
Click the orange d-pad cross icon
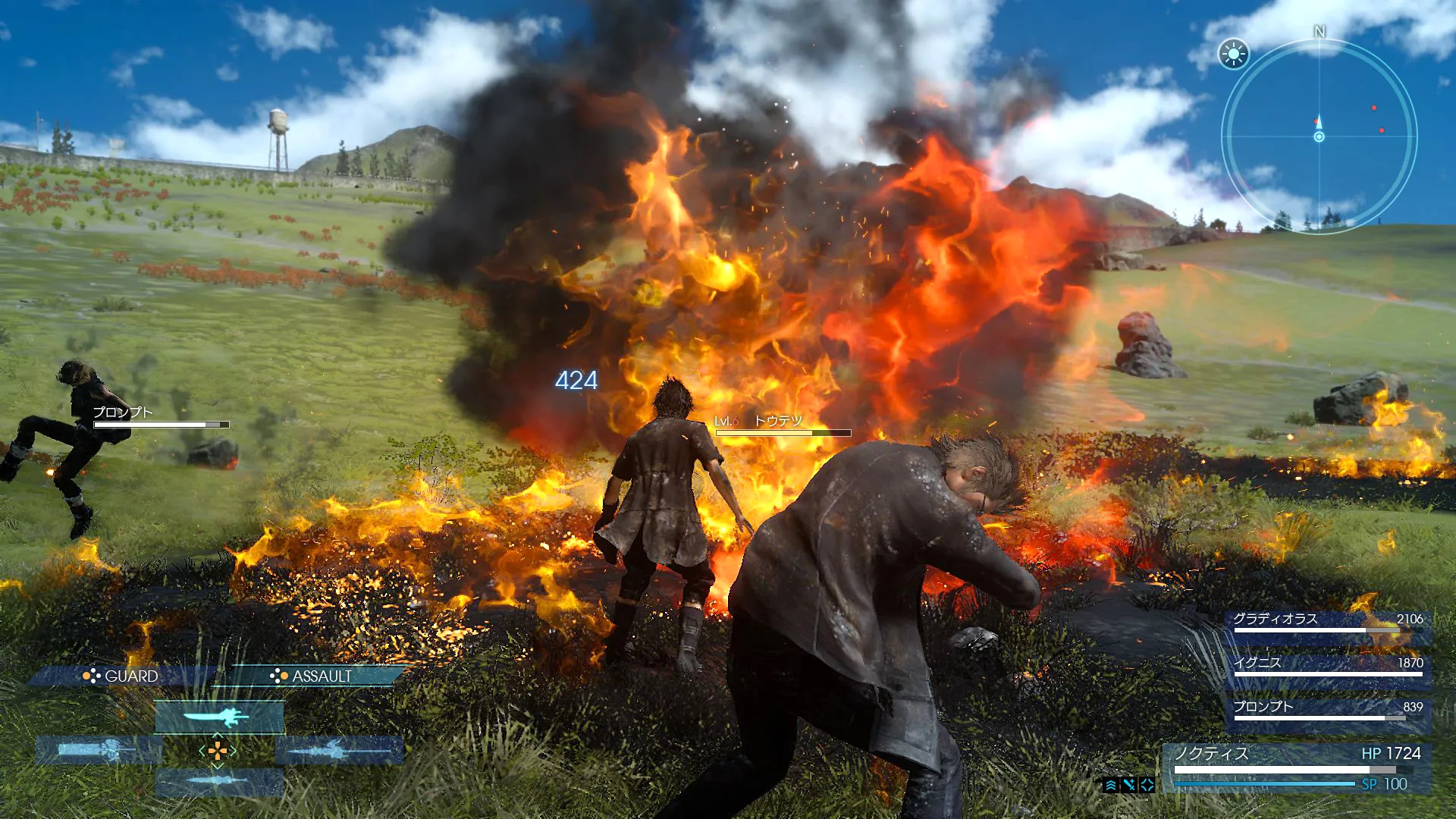(x=218, y=751)
